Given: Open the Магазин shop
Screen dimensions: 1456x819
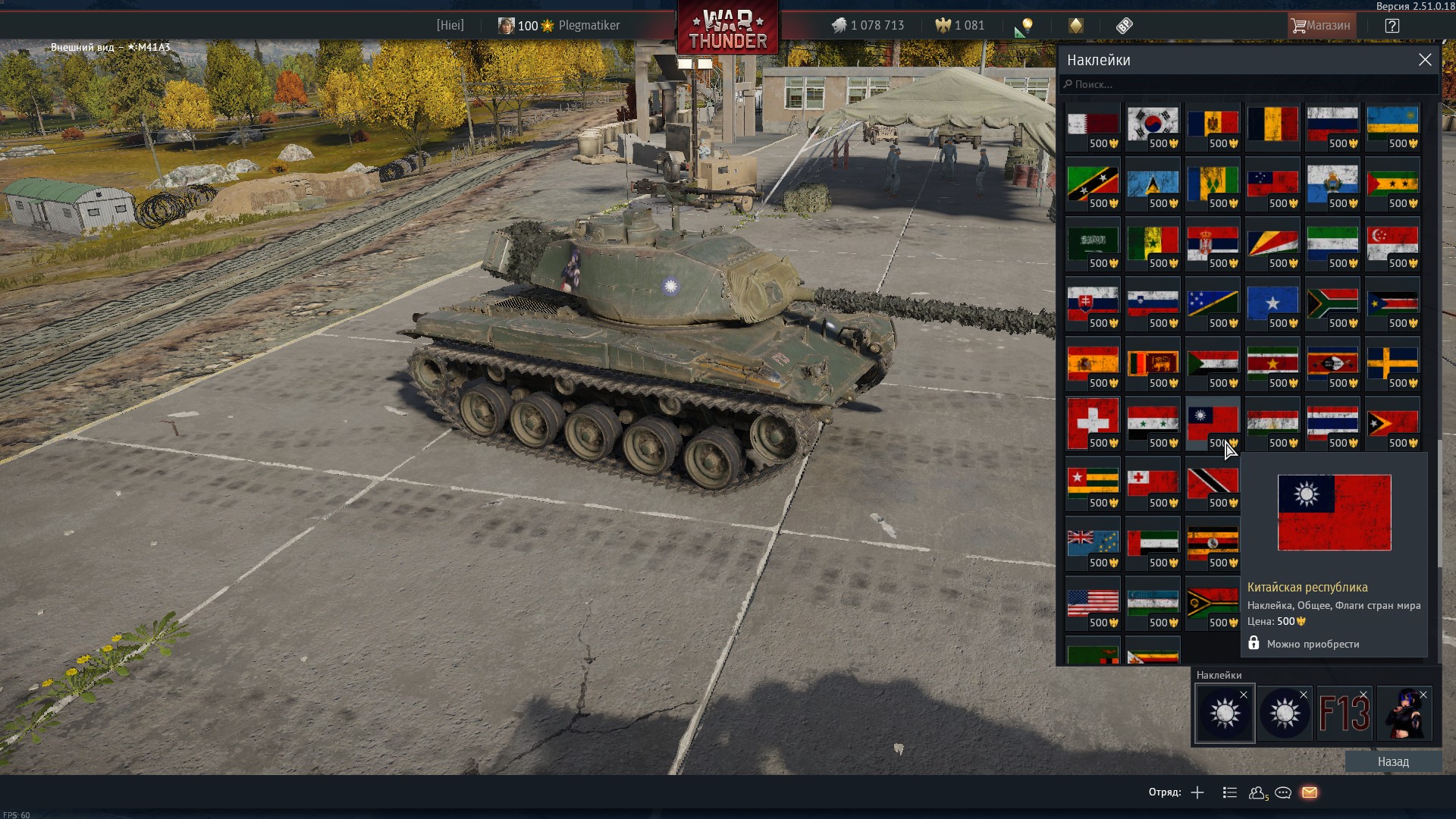Looking at the screenshot, I should click(1320, 26).
